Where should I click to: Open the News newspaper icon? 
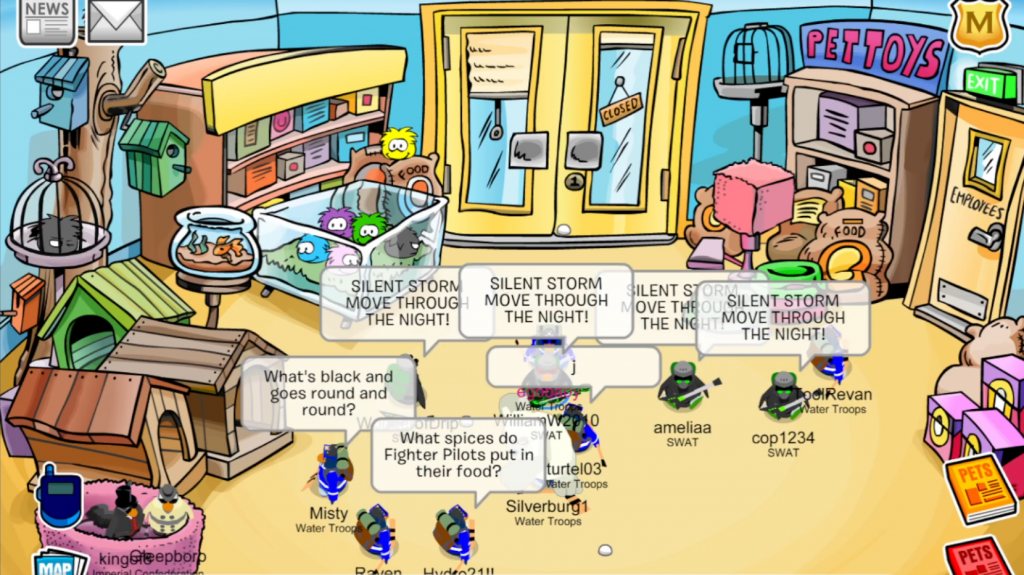pyautogui.click(x=46, y=20)
